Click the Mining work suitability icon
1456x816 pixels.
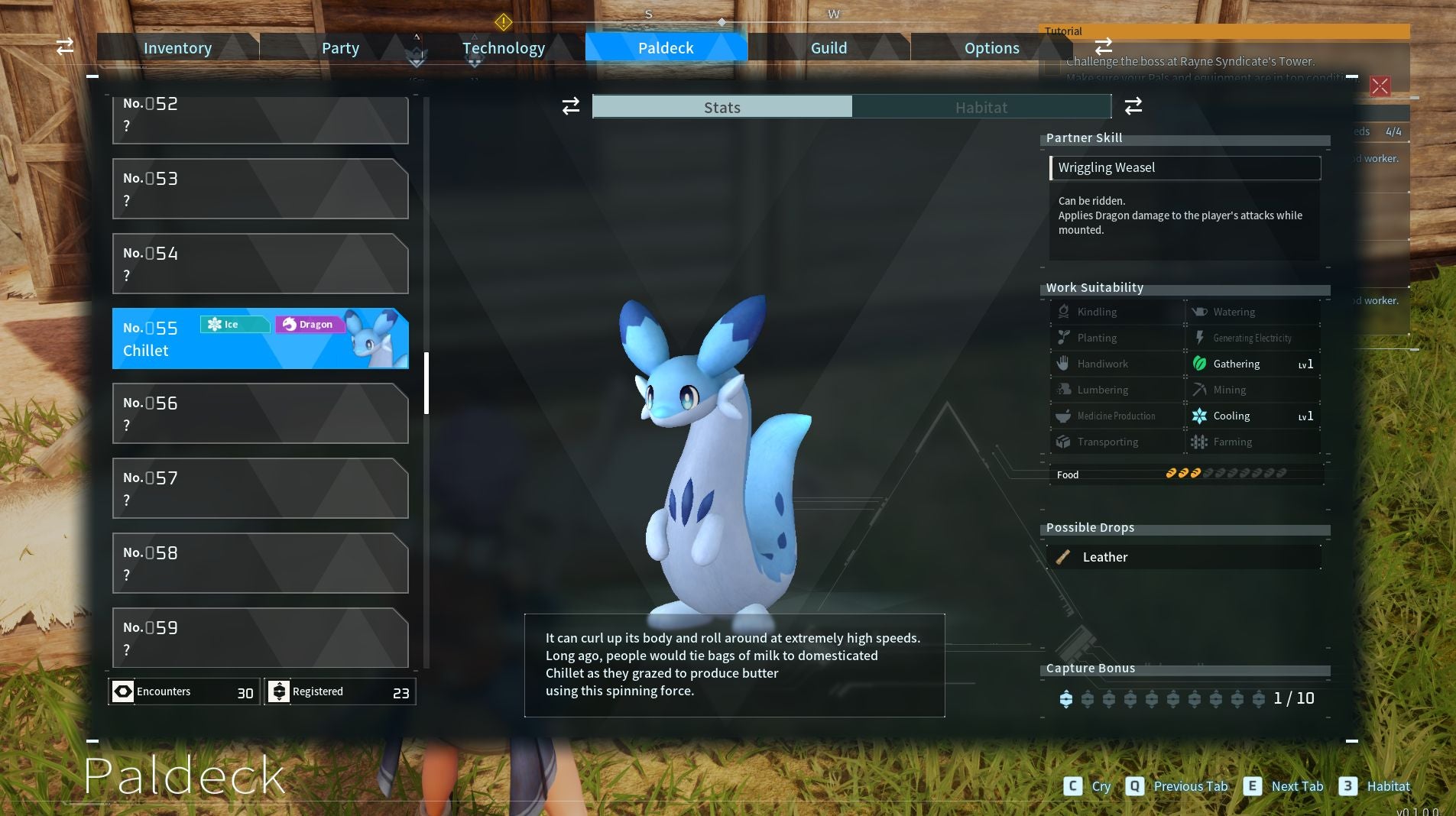(1200, 390)
